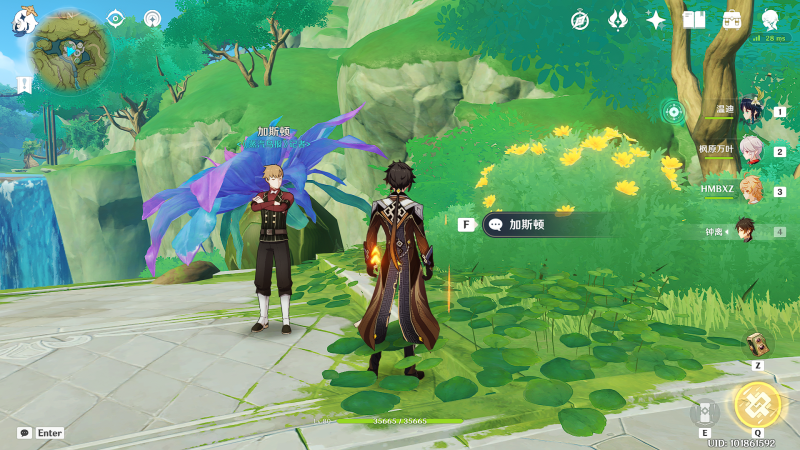This screenshot has width=800, height=450.
Task: Select active party member 钟离
Action: click(x=748, y=231)
